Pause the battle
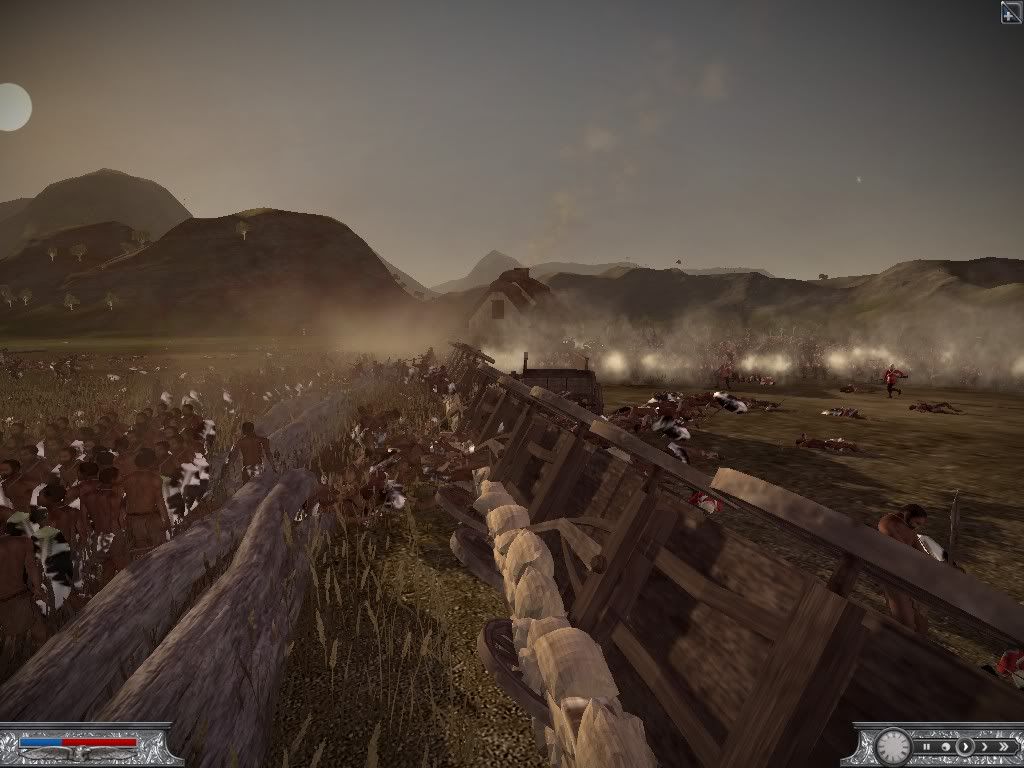 [927, 747]
